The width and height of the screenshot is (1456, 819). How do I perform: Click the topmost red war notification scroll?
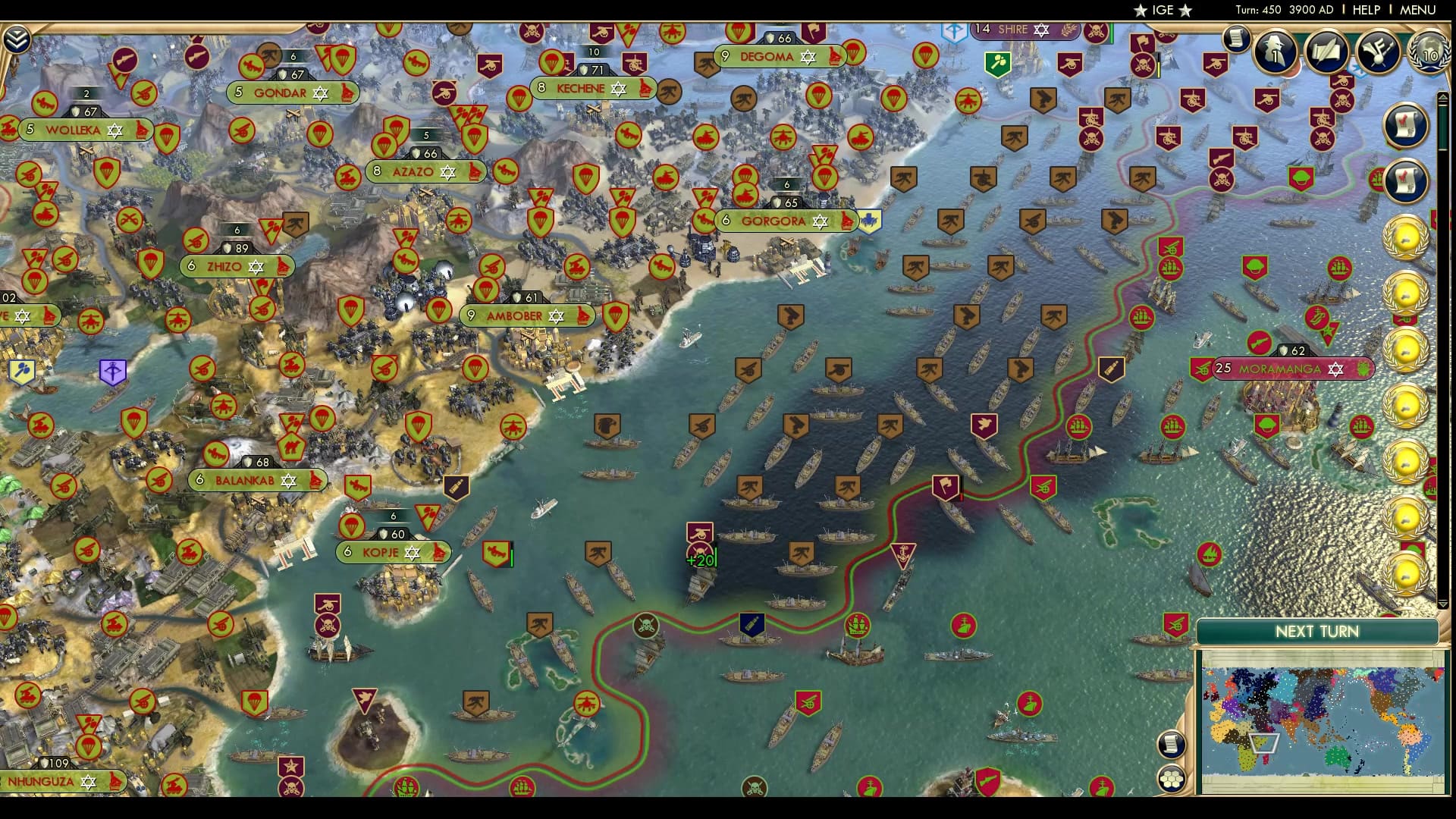click(x=1405, y=123)
